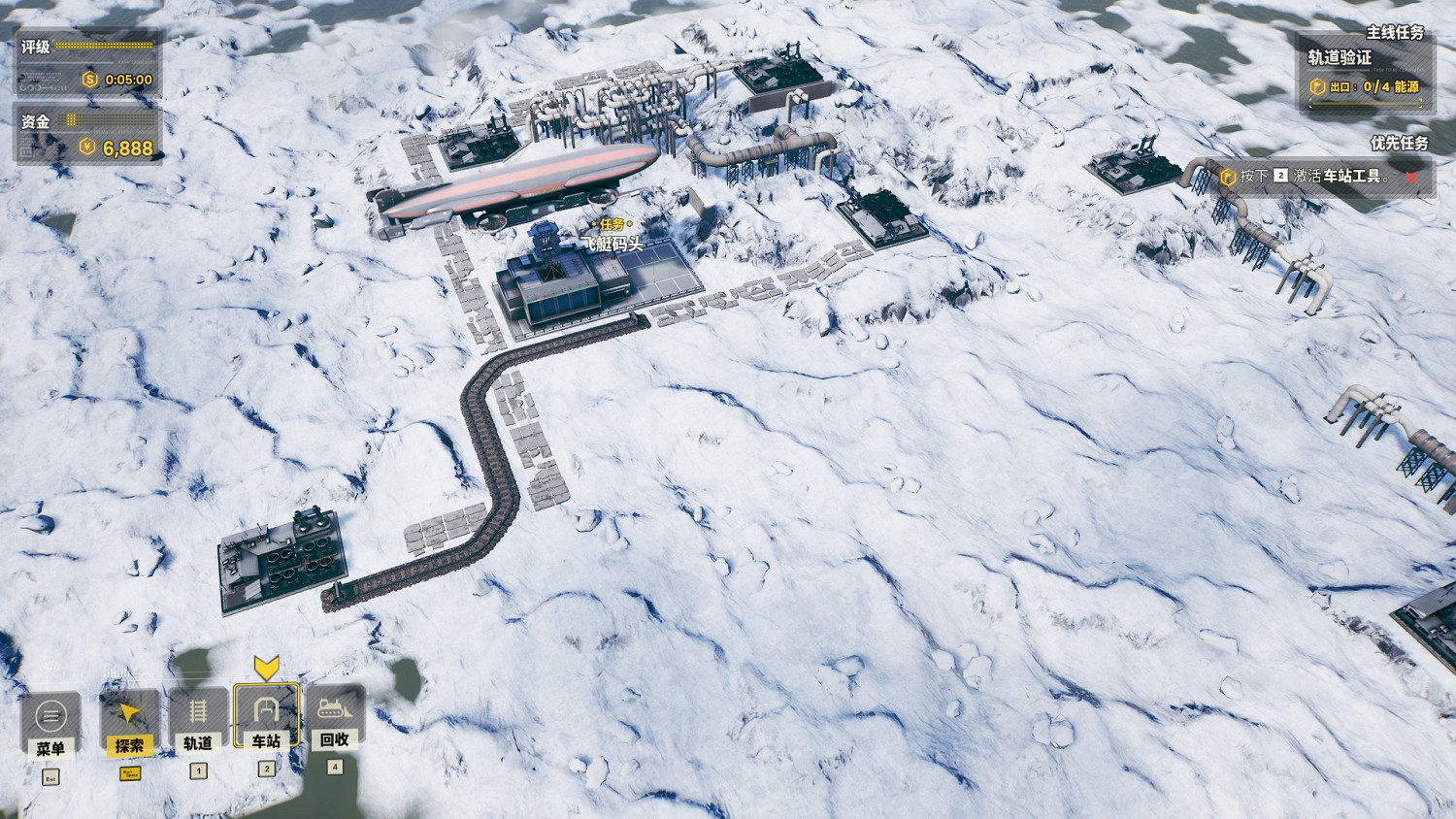Click the ¥ currency icon beside 6,888

click(86, 146)
